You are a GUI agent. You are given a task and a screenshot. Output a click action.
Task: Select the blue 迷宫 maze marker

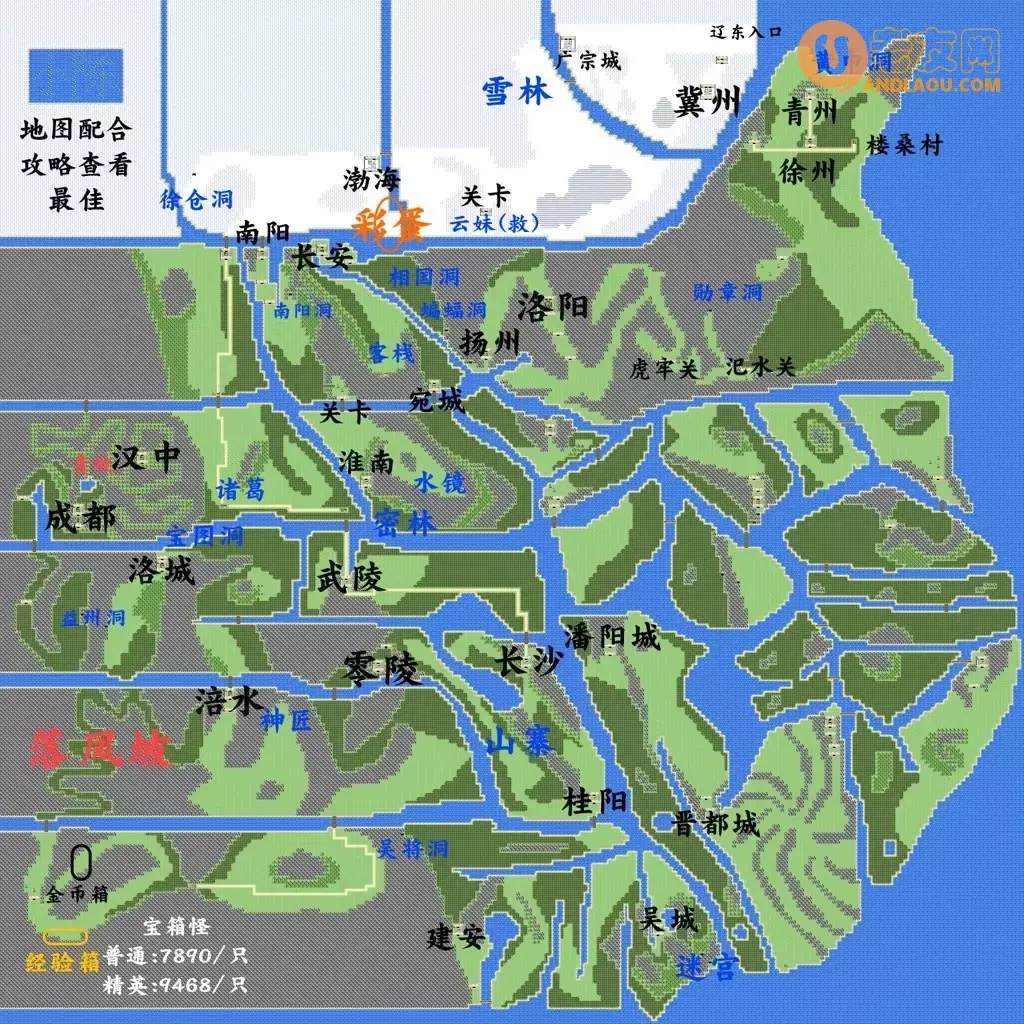(x=707, y=967)
